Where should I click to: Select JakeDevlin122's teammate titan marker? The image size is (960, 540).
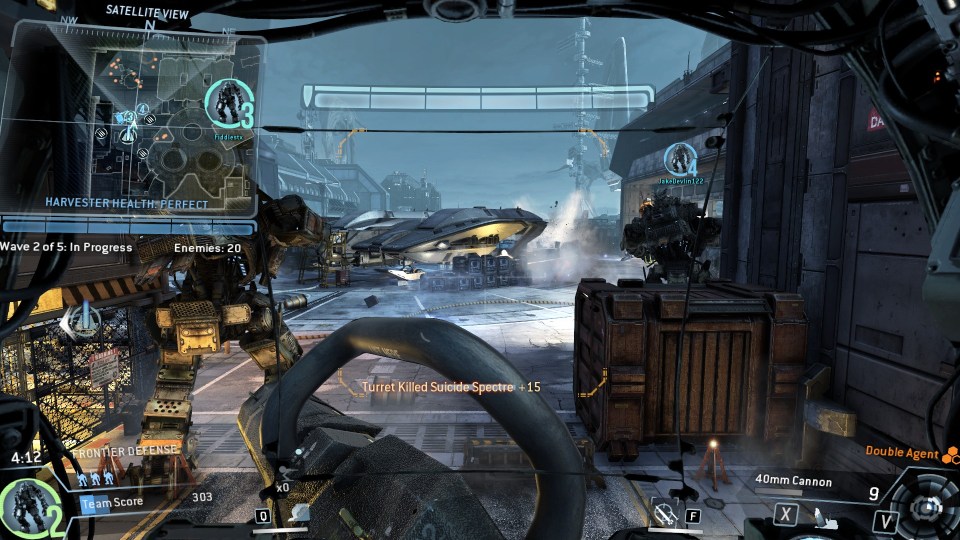coord(681,159)
